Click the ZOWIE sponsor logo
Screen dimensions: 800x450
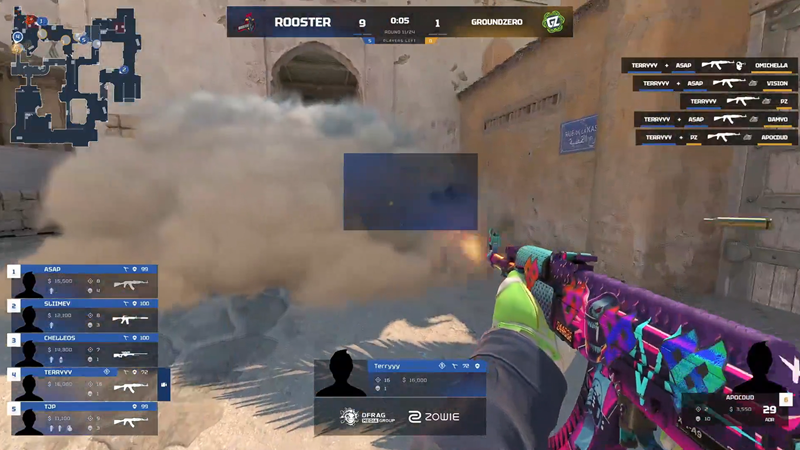(432, 418)
